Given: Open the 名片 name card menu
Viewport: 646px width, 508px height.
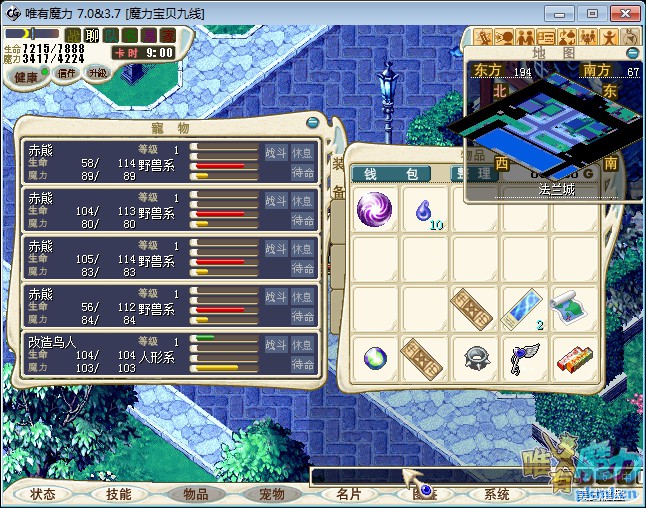Looking at the screenshot, I should point(349,494).
